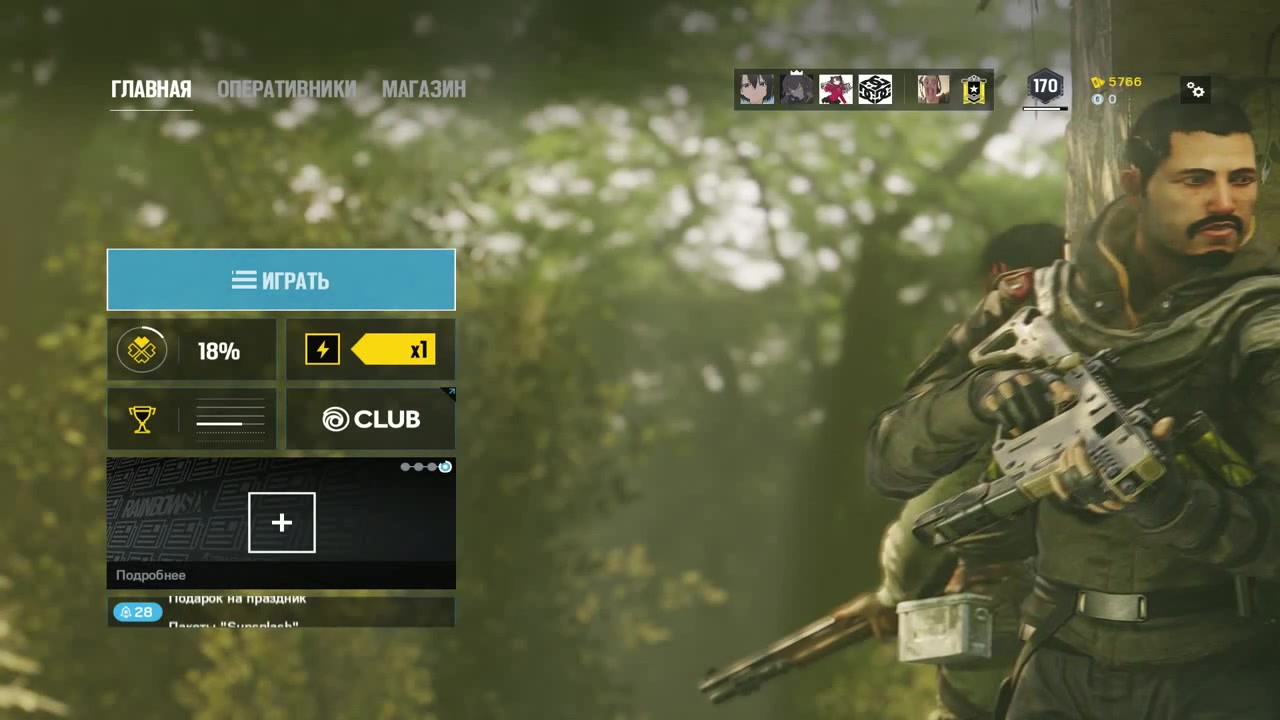Open the settings gear menu

point(1196,90)
